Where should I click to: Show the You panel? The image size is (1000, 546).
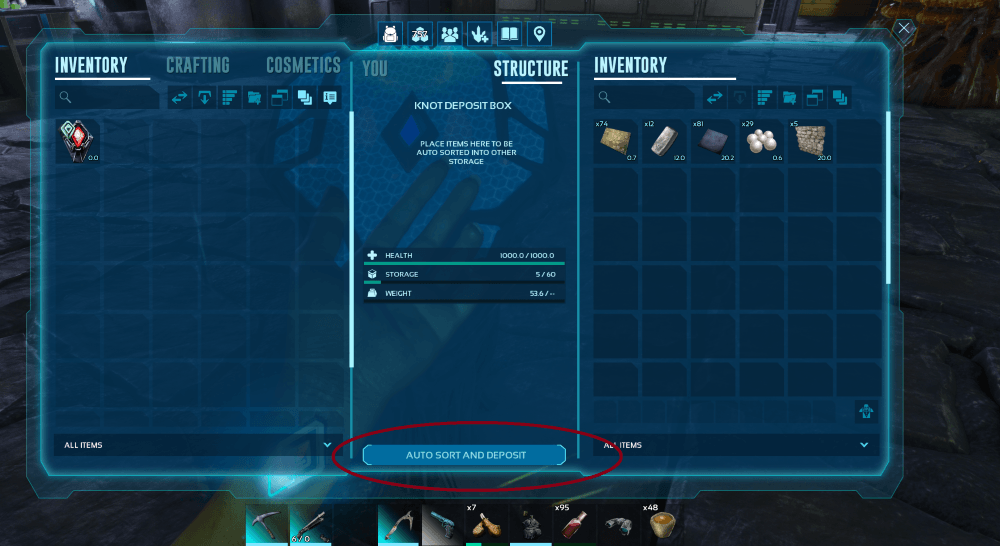[374, 69]
